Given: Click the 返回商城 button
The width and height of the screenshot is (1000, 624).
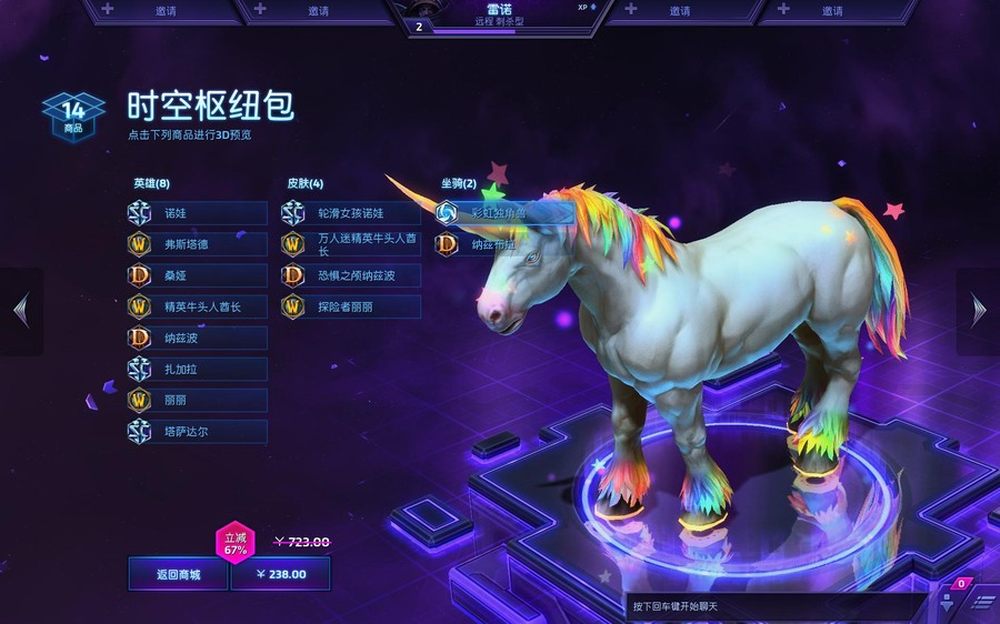Looking at the screenshot, I should coord(178,574).
